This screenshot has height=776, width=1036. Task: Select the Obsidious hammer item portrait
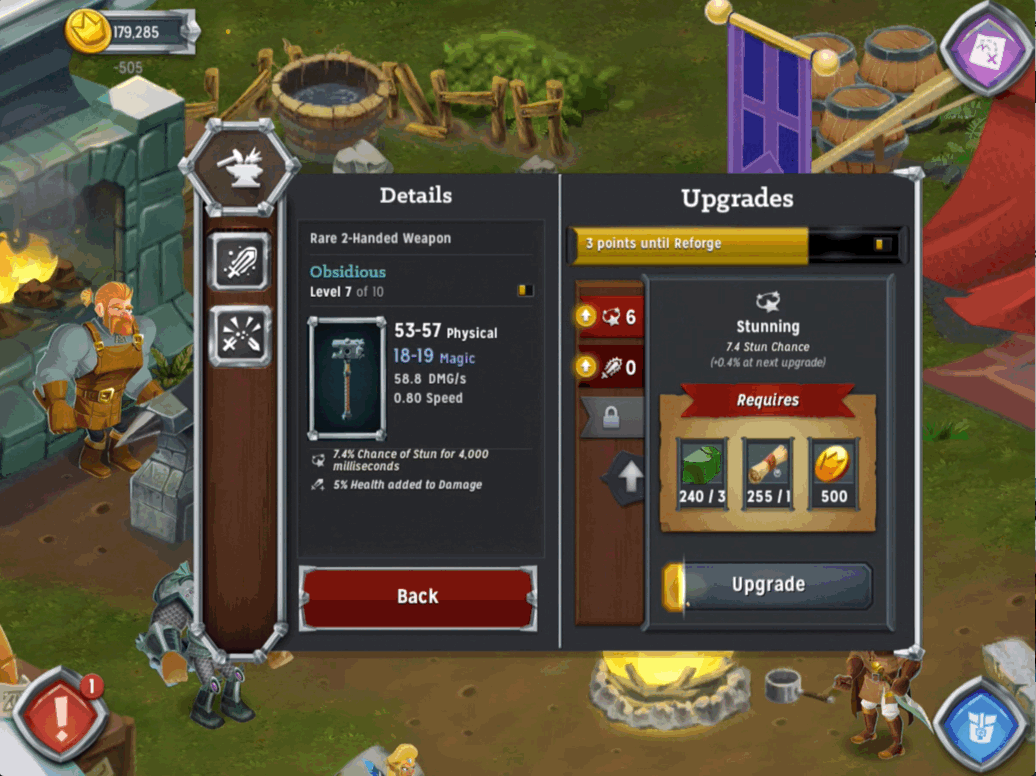pos(346,378)
